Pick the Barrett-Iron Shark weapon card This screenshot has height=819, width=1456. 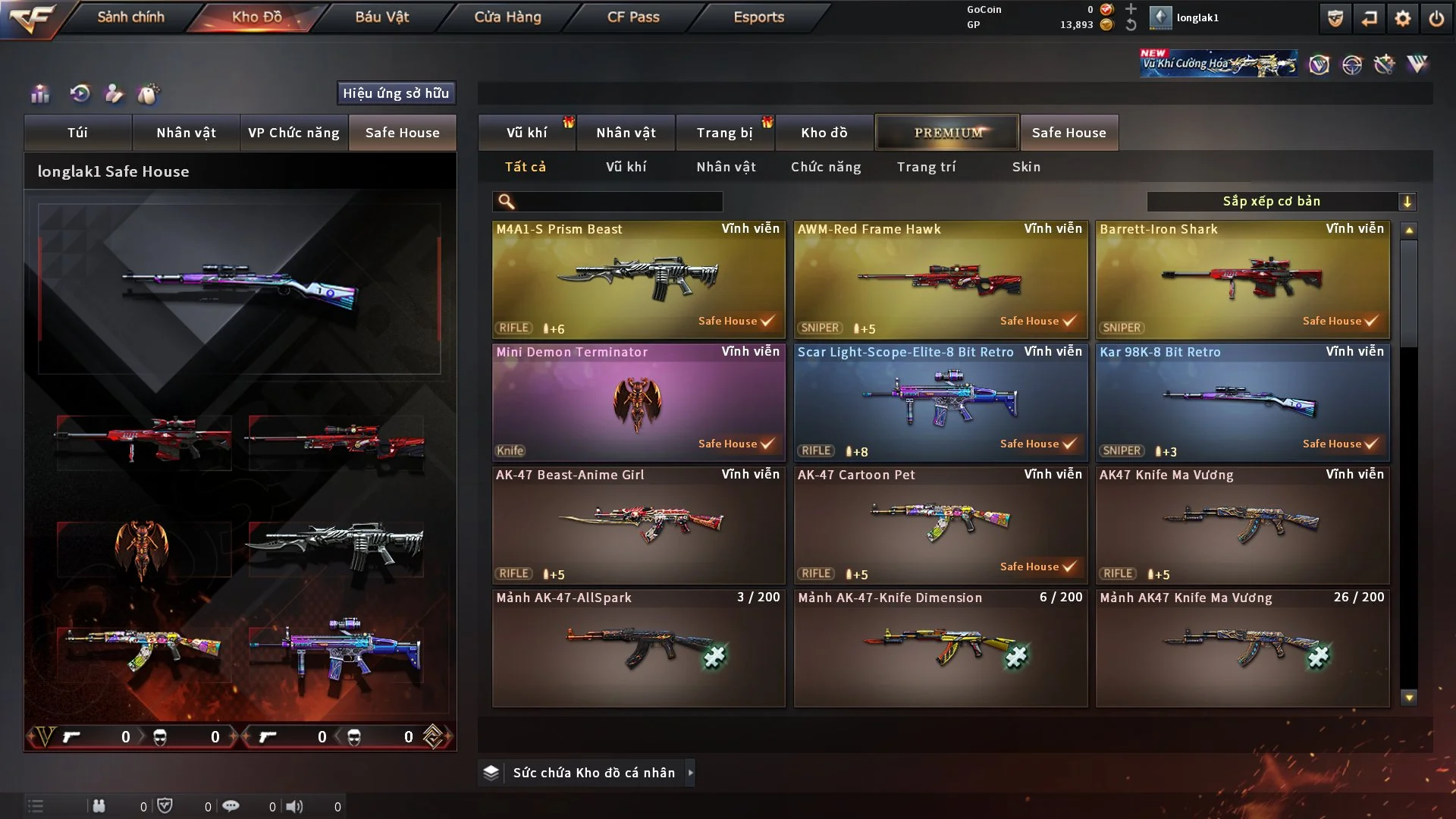1242,279
